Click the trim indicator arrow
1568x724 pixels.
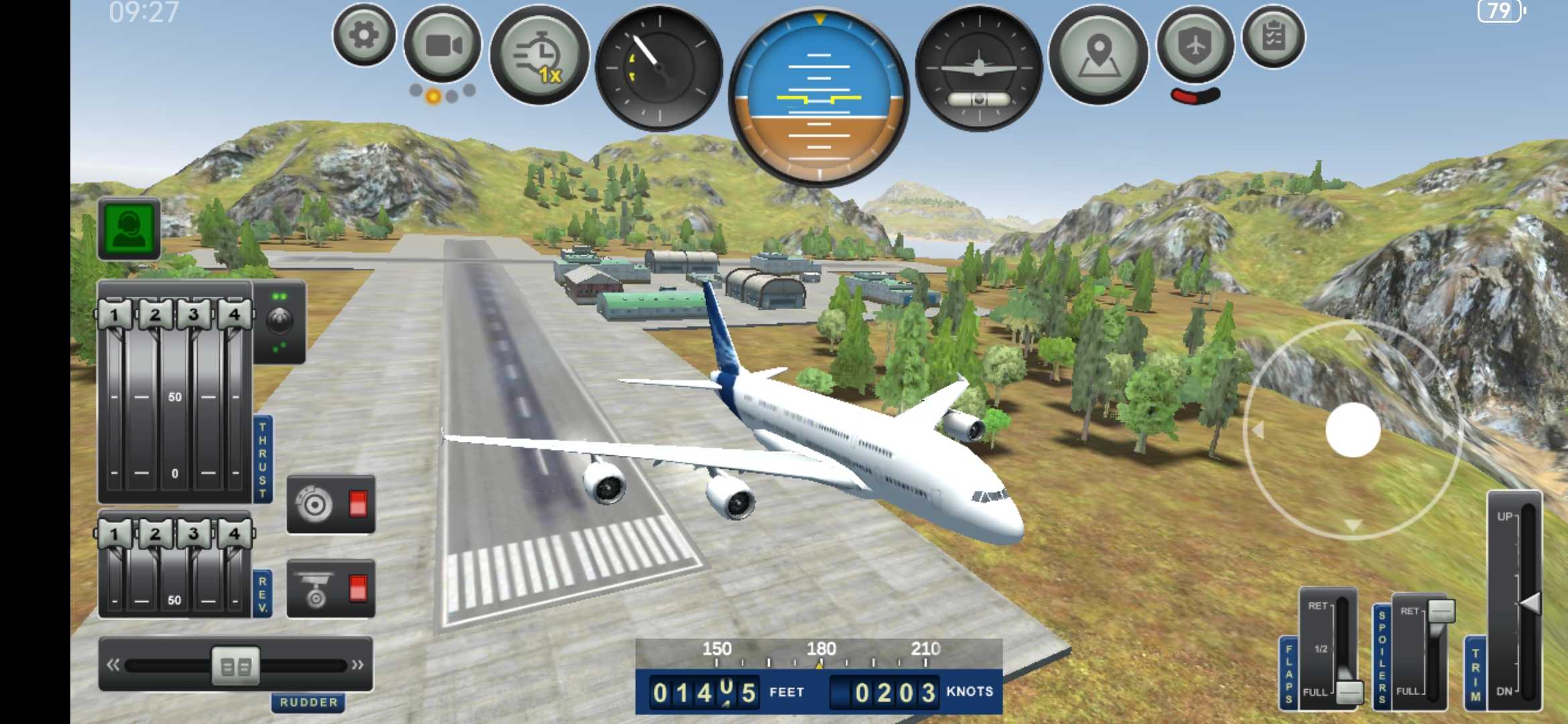coord(1530,603)
